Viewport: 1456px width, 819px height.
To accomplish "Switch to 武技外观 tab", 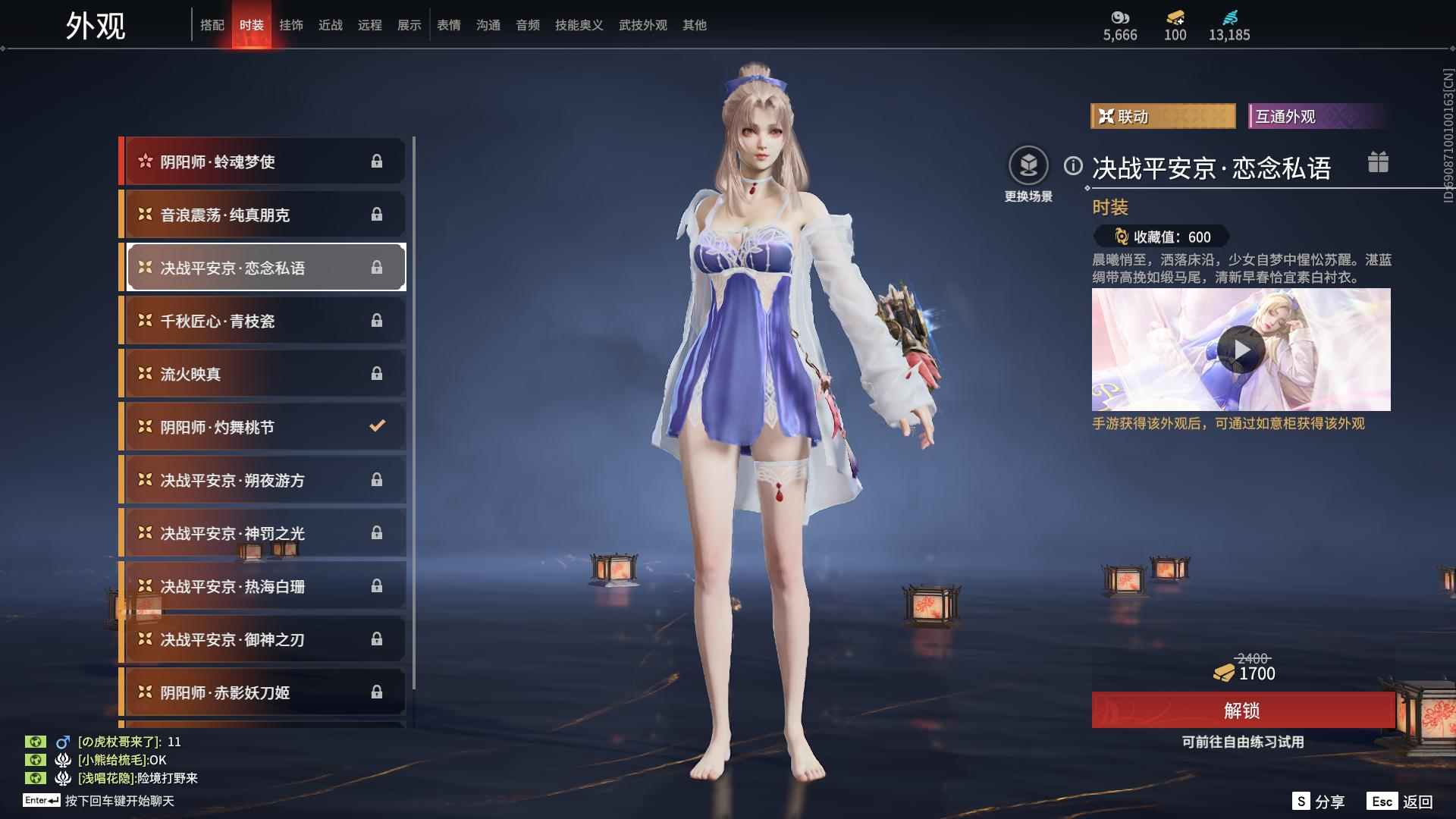I will [x=642, y=25].
